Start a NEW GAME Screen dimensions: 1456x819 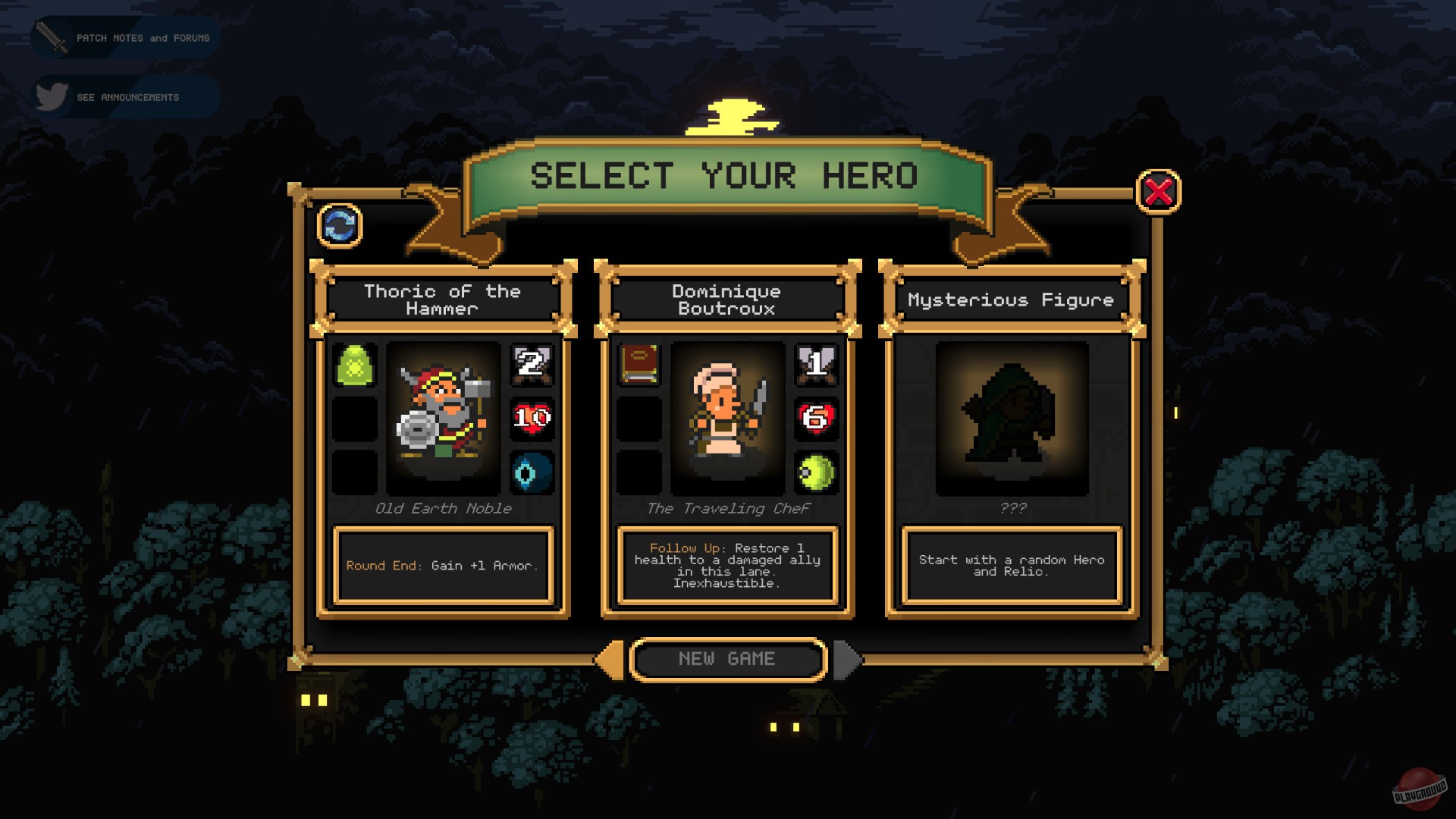726,658
